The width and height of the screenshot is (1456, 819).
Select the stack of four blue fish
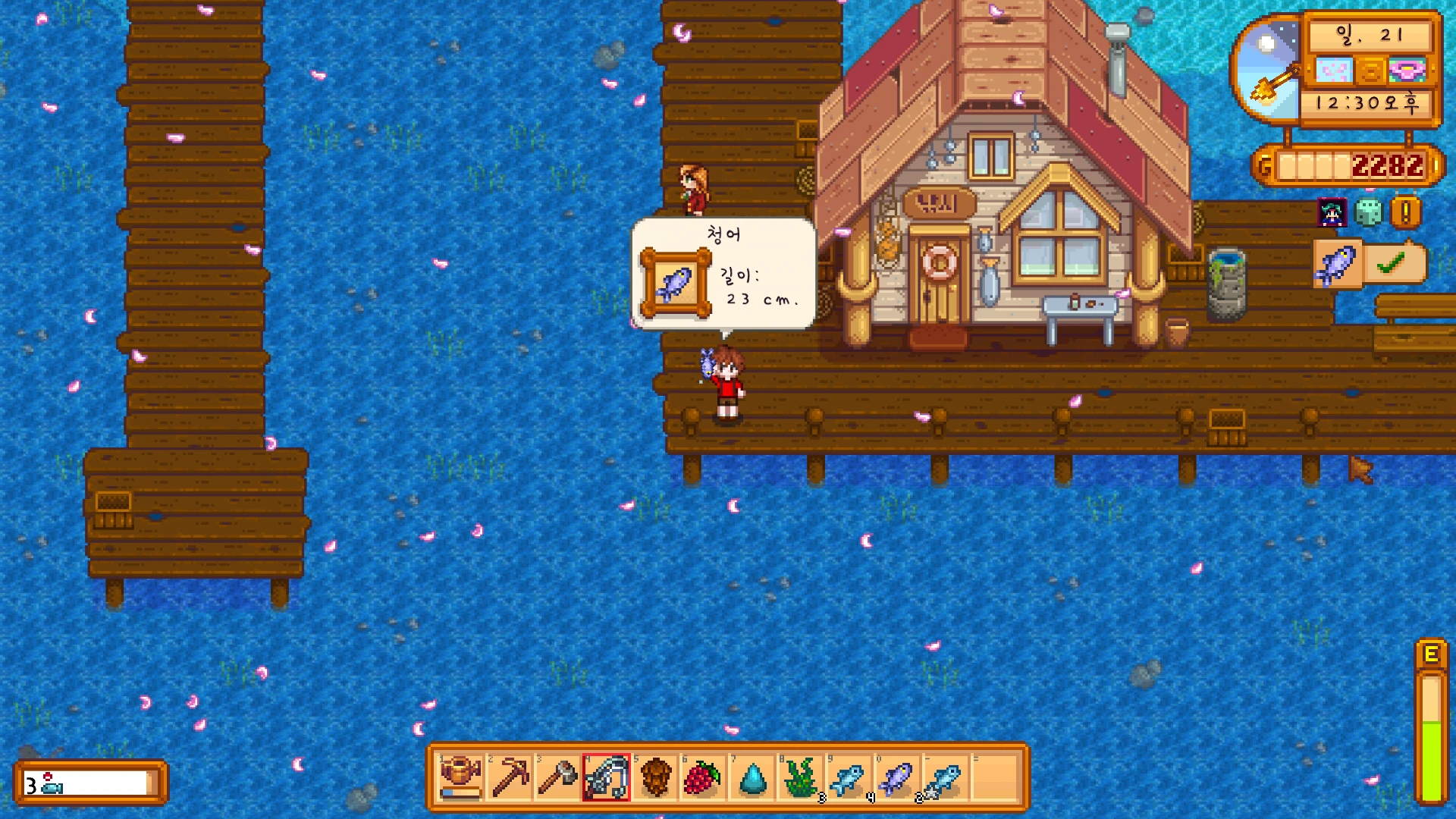849,777
